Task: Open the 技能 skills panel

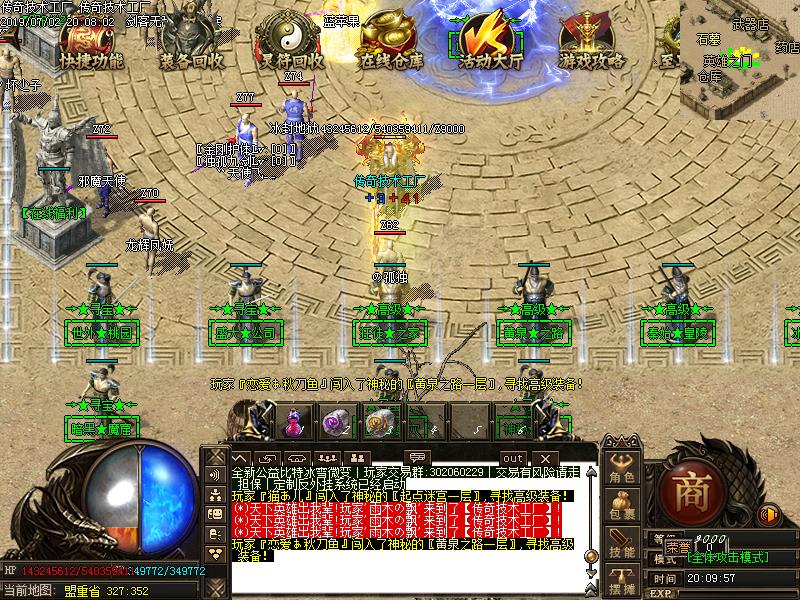Action: click(x=623, y=545)
